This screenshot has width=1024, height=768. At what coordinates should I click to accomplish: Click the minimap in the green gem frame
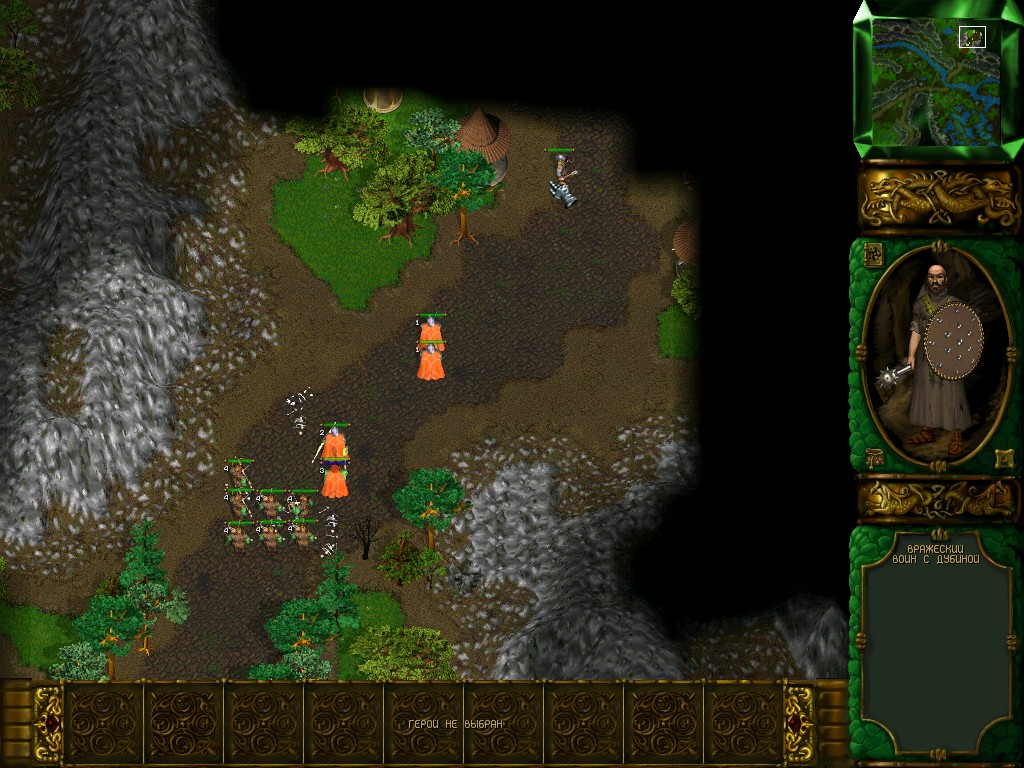pos(937,79)
